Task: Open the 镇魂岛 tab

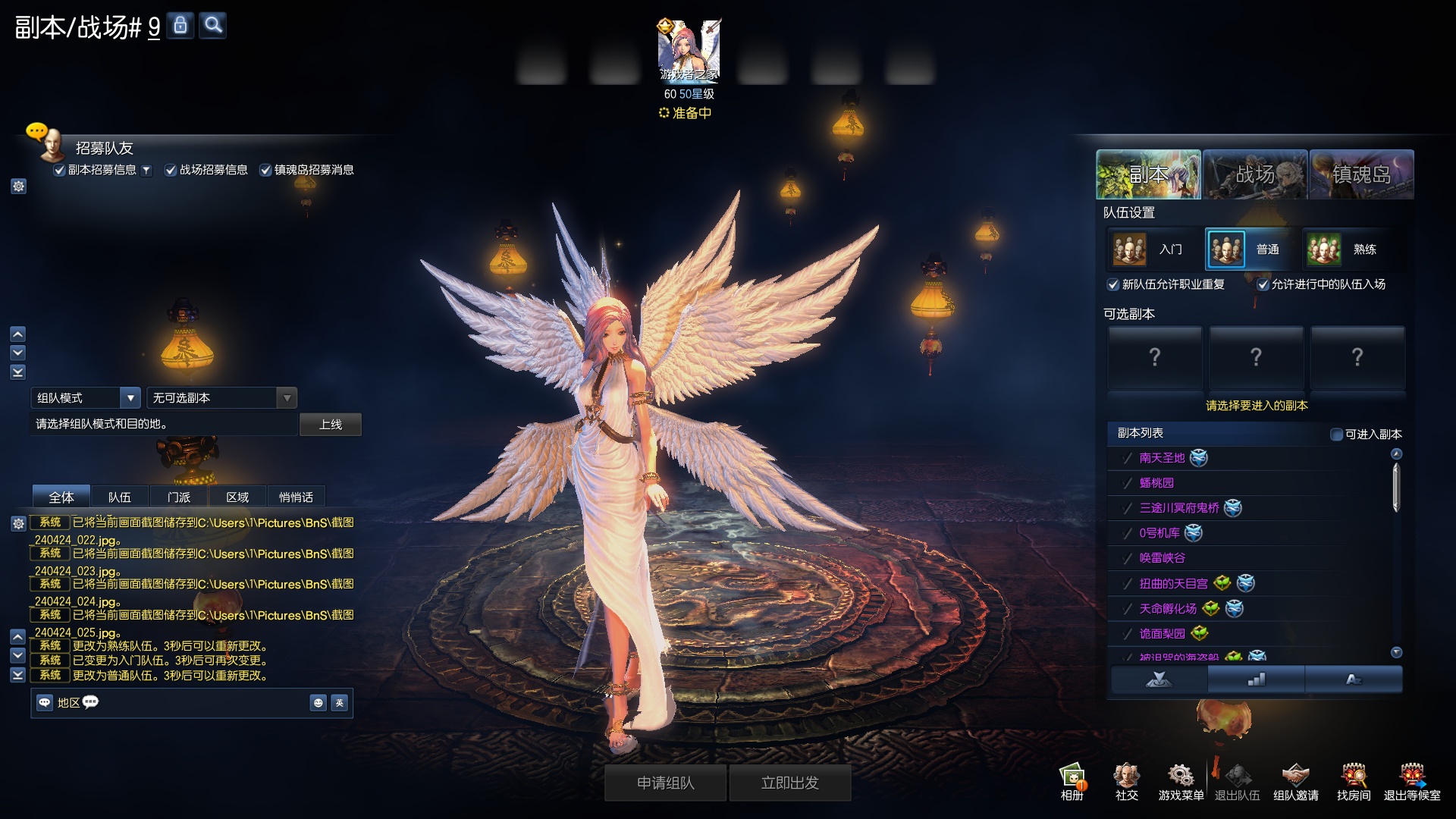Action: coord(1361,174)
